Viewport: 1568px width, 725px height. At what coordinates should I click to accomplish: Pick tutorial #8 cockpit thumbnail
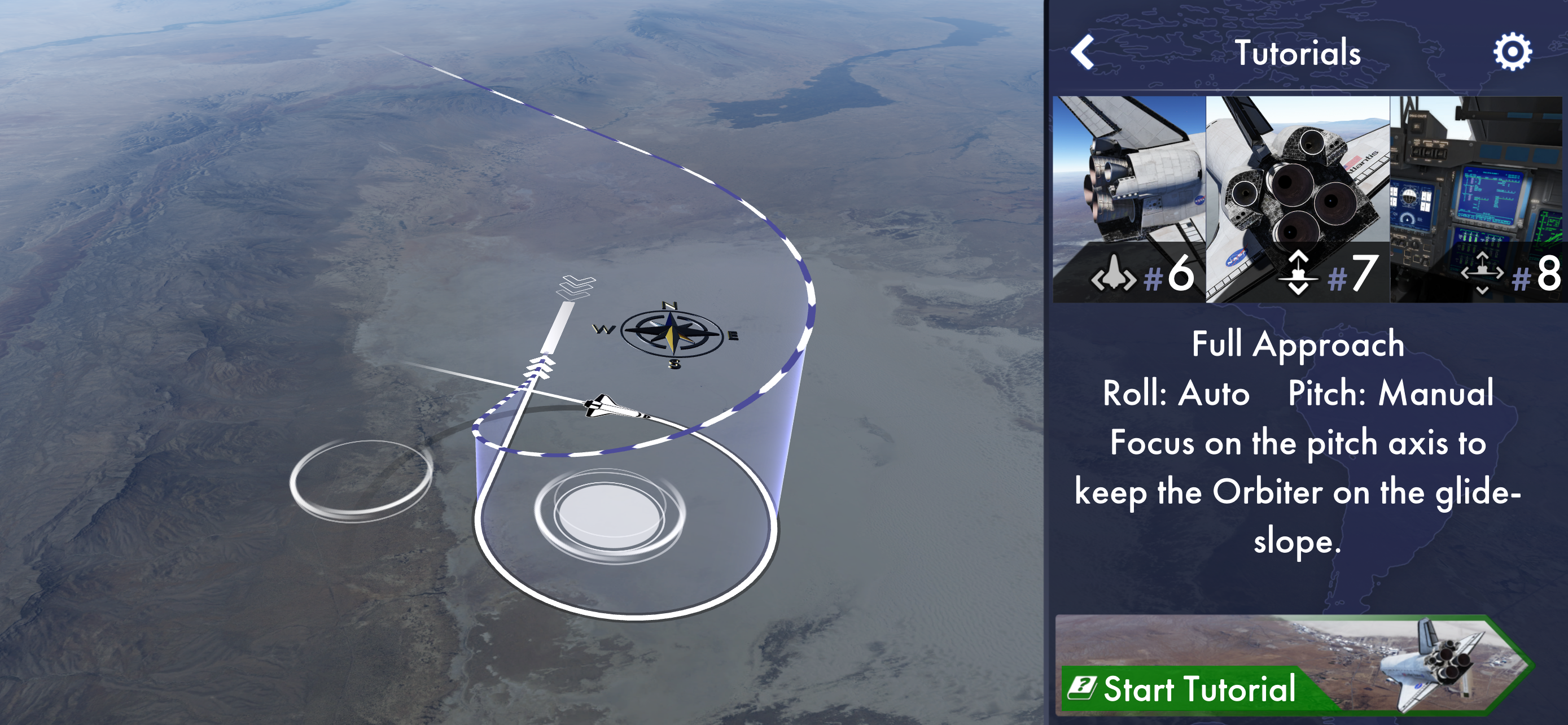(x=1477, y=198)
